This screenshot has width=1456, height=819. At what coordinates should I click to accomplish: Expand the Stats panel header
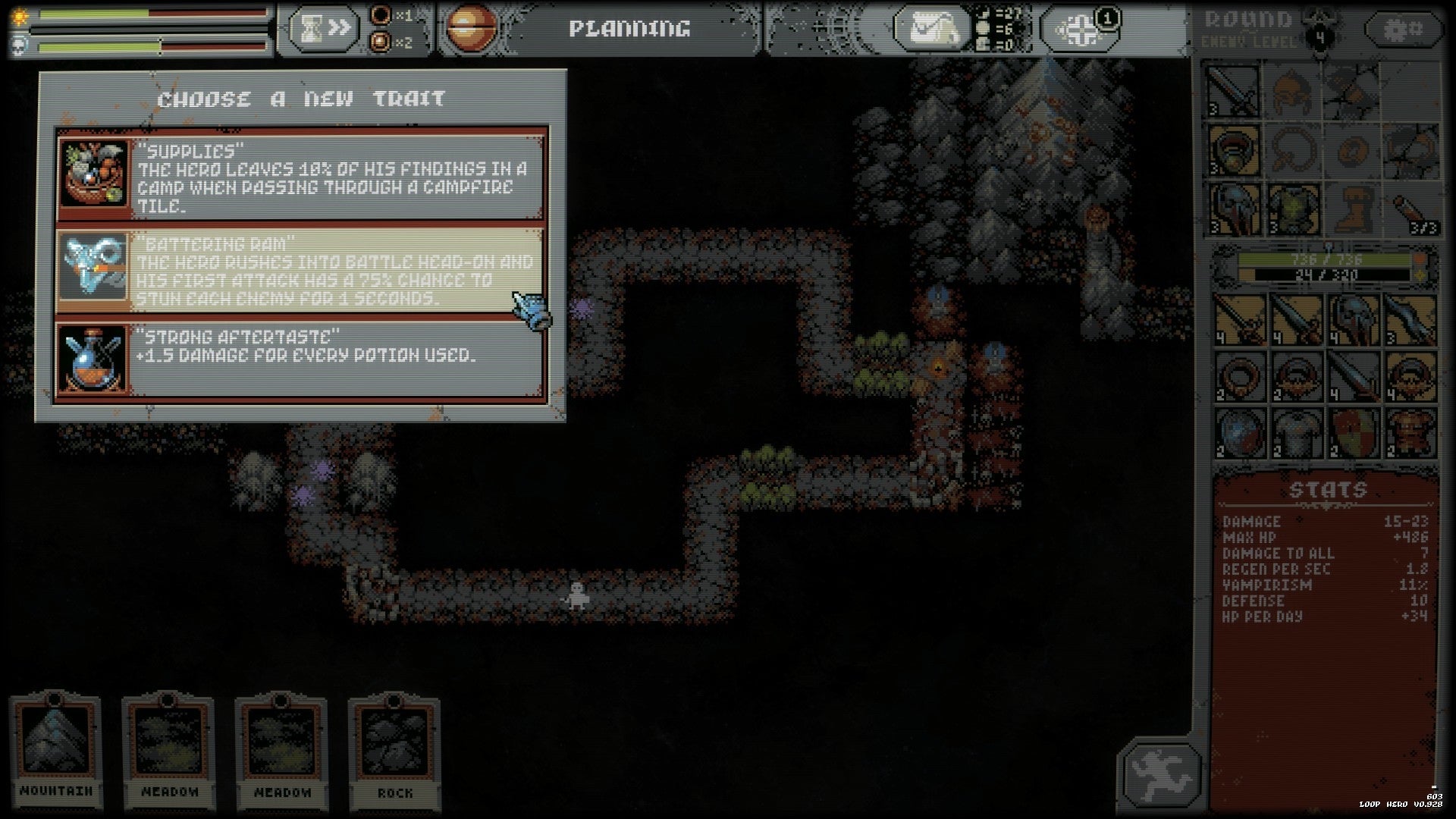(x=1331, y=489)
